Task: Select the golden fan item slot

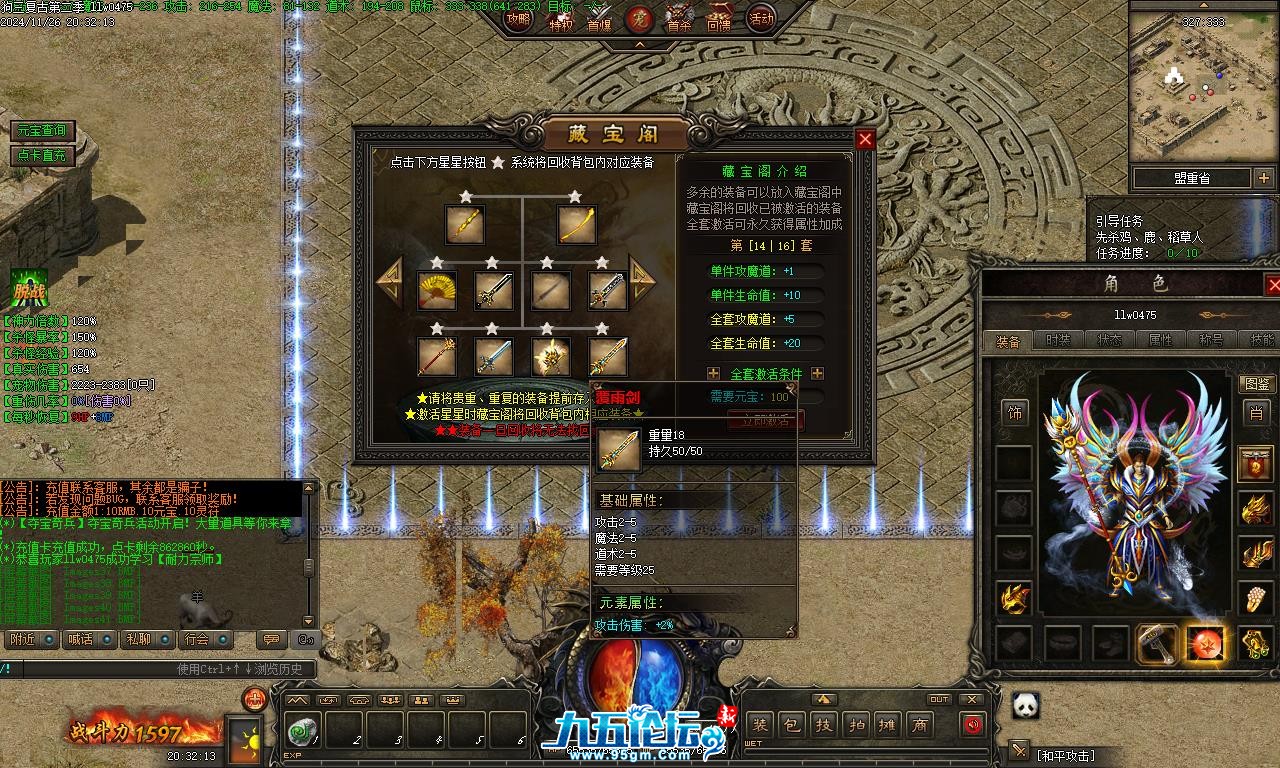Action: coord(436,291)
